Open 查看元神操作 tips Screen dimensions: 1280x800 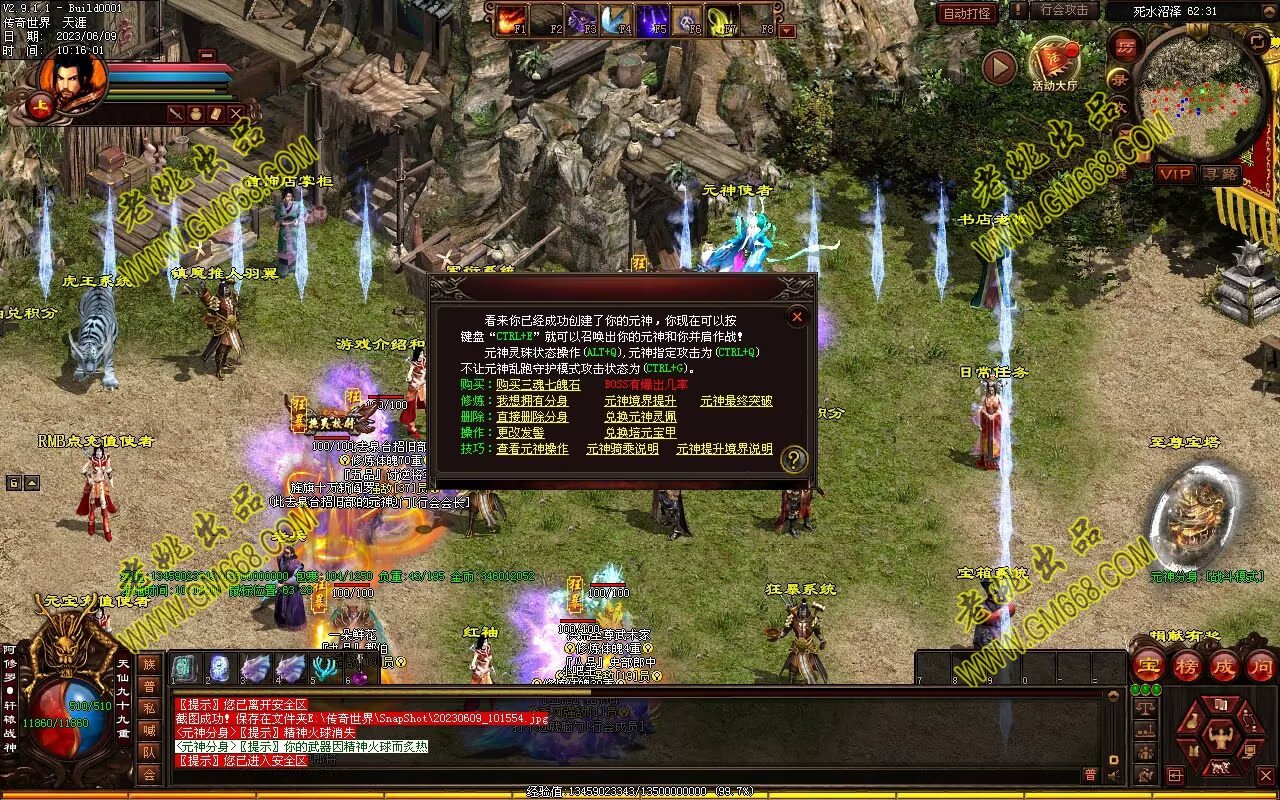click(x=532, y=449)
